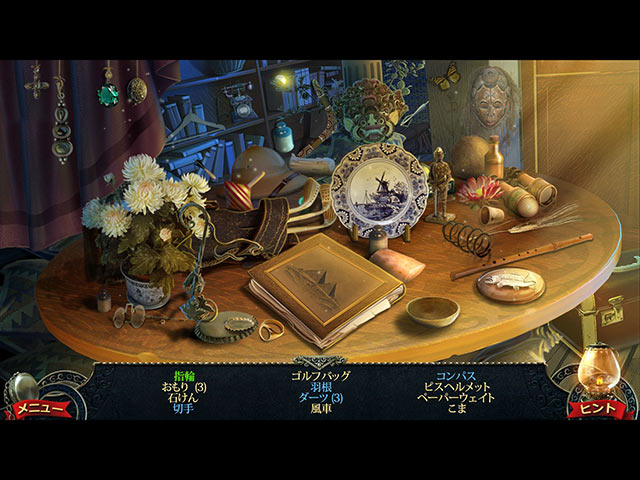640x480 pixels.
Task: Open the メニュー menu button
Action: [40, 408]
